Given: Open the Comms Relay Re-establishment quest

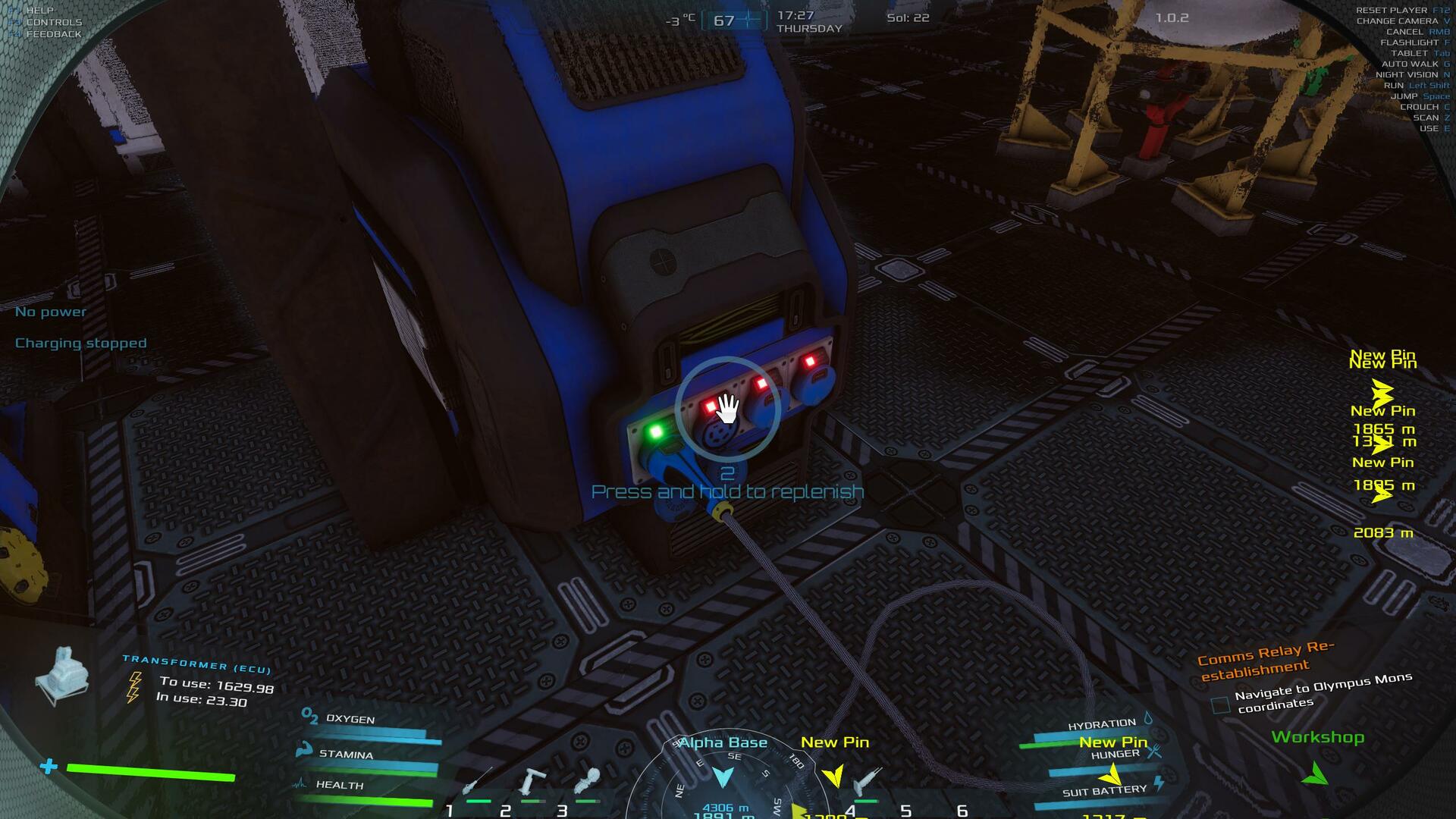Looking at the screenshot, I should [x=1266, y=659].
